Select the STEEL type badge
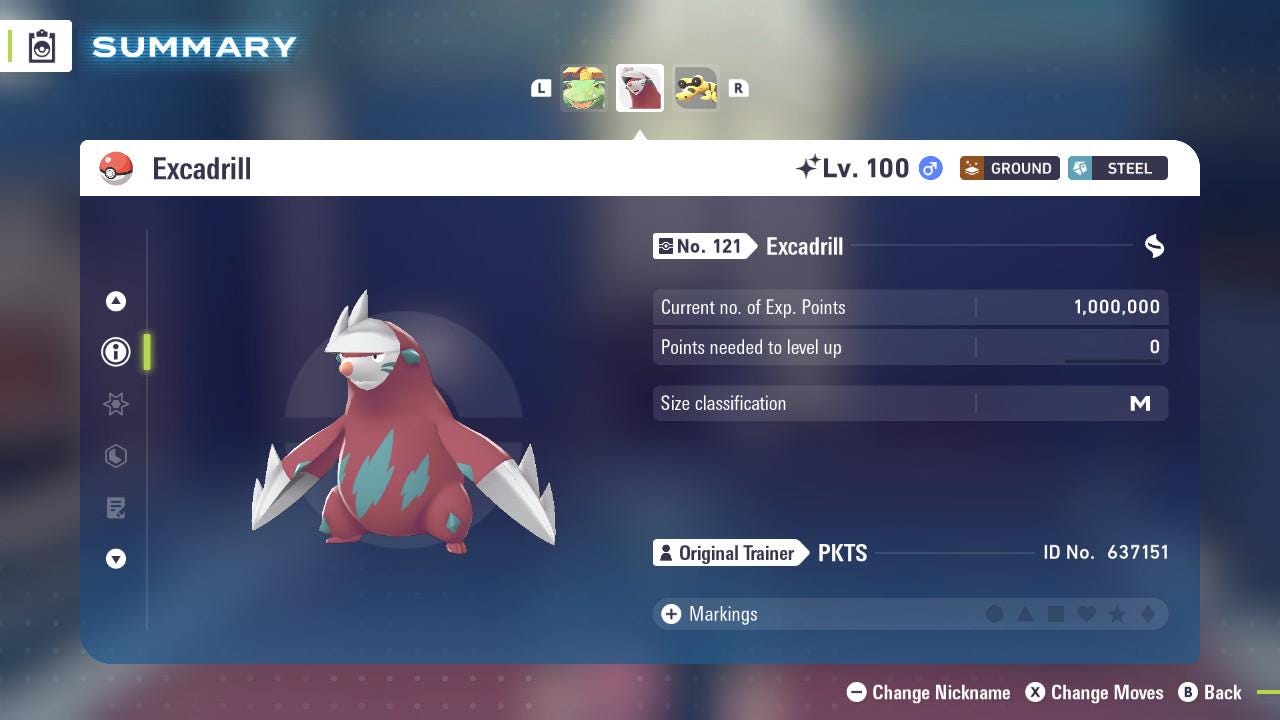The height and width of the screenshot is (720, 1280). 1118,168
